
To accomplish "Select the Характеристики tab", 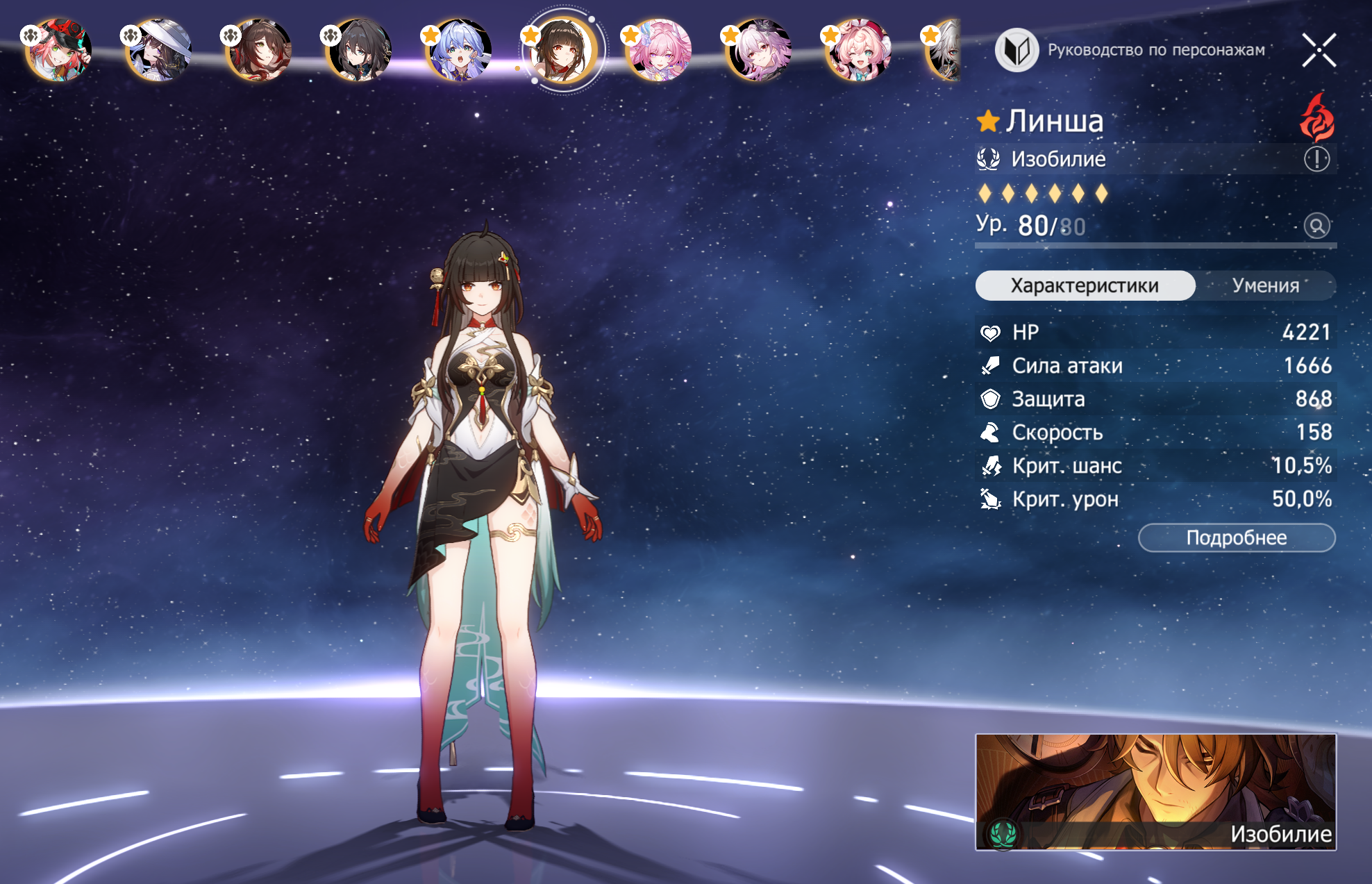I will (1085, 285).
